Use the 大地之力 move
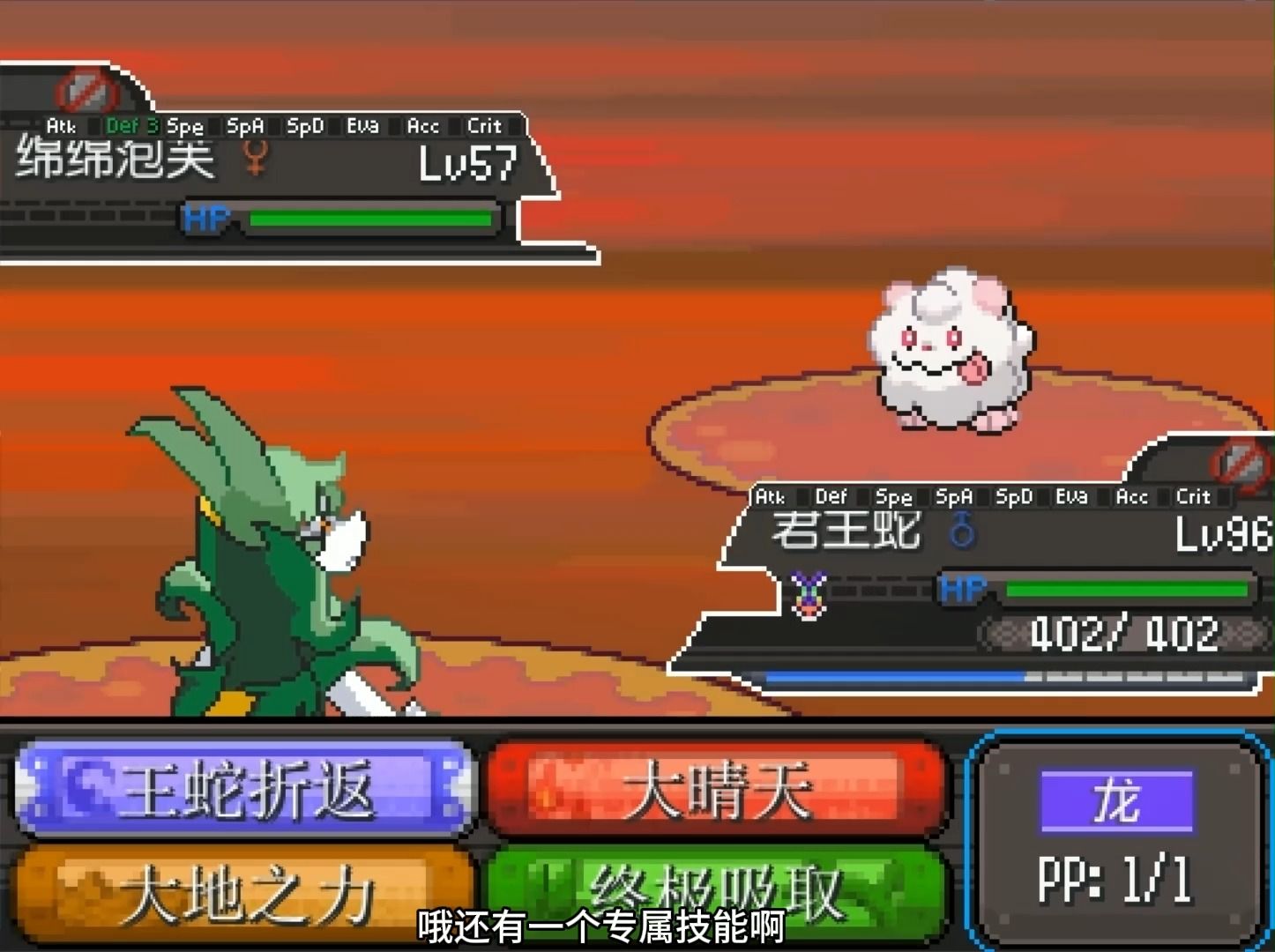 (x=242, y=892)
